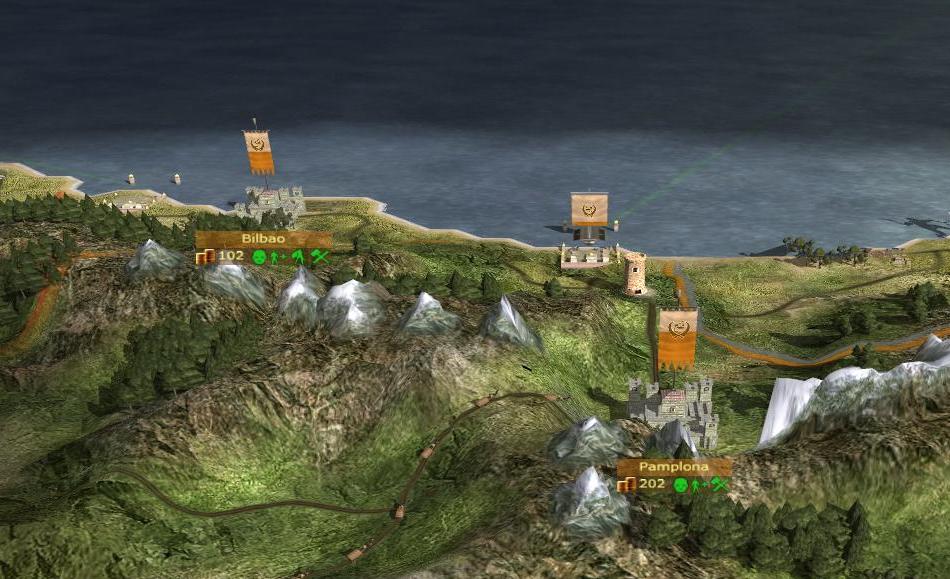Select the banner above the coastal fort
This screenshot has width=950, height=579.
click(589, 210)
